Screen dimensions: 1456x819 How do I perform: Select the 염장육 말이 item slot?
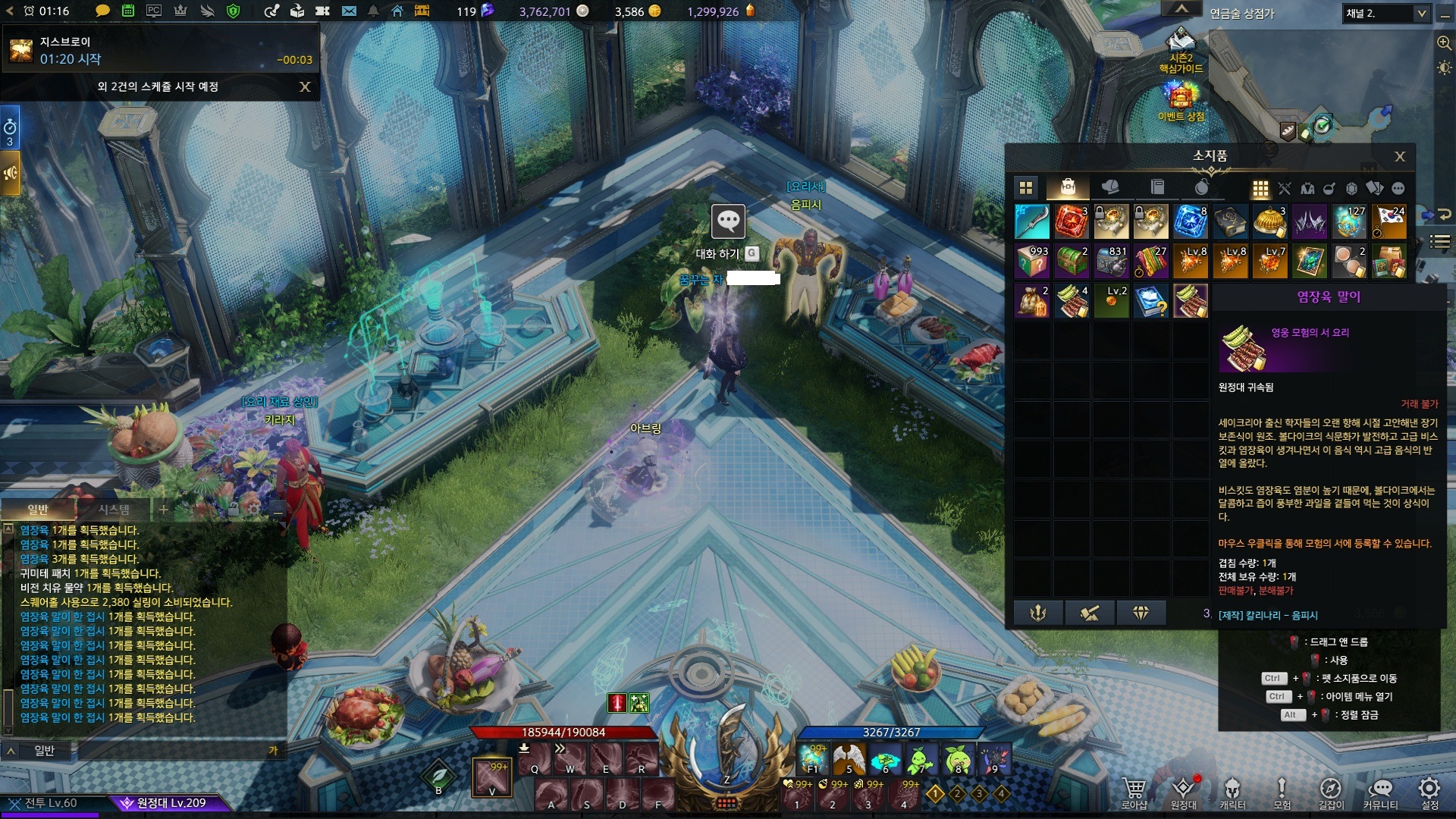(x=1191, y=300)
